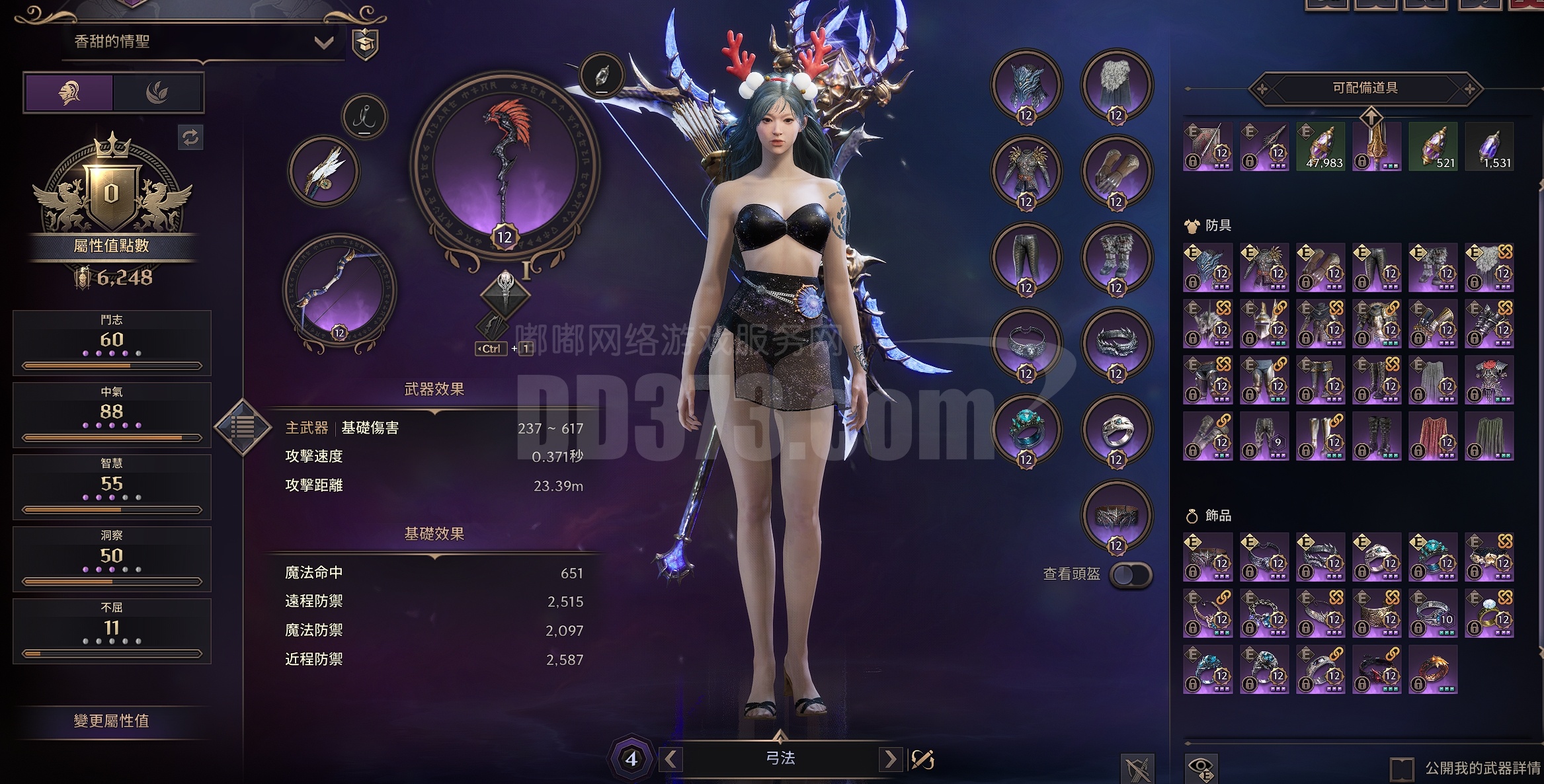
Task: Select the knight helmet tab
Action: [x=68, y=92]
